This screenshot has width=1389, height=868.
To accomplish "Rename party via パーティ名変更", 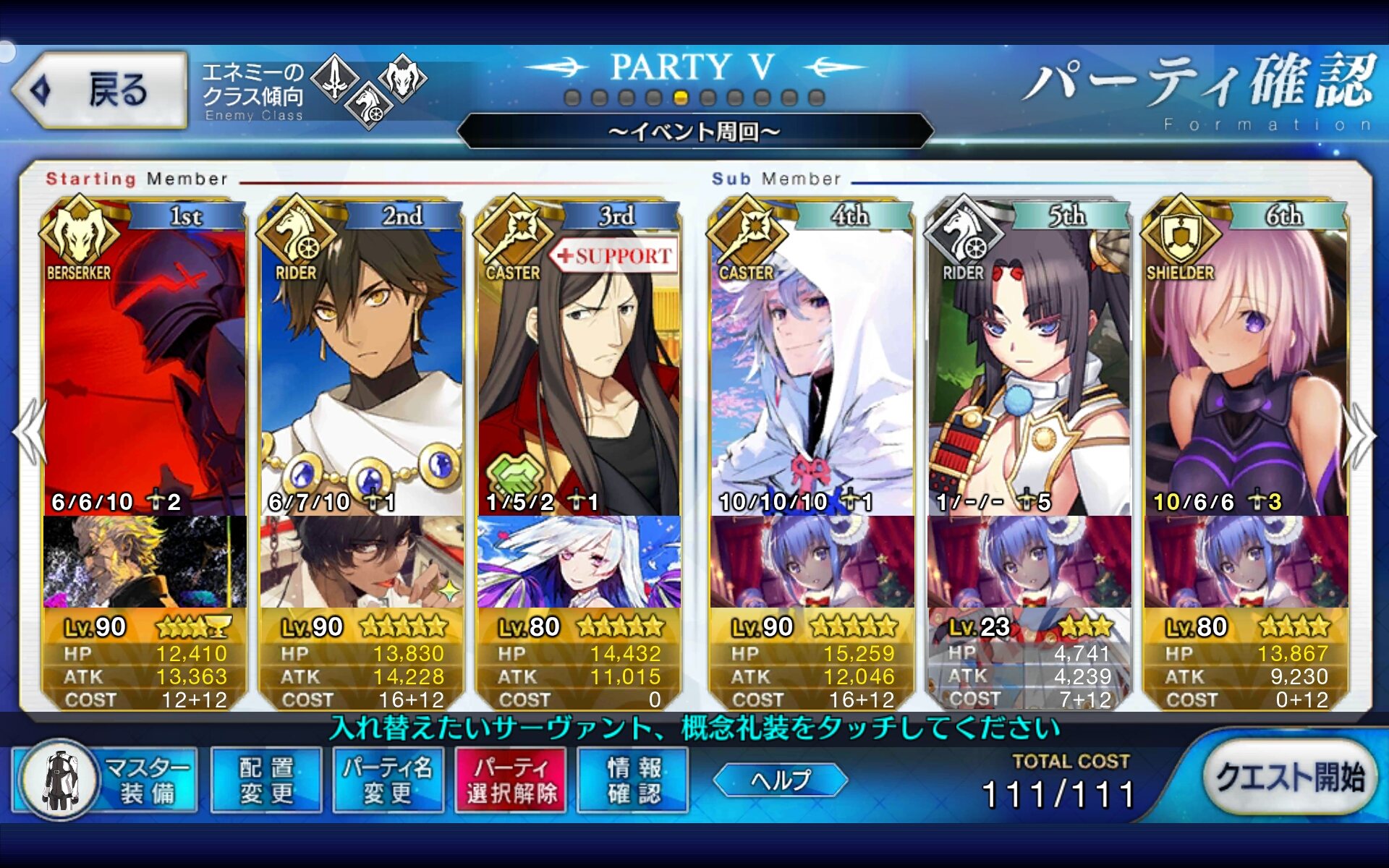I will coord(388,780).
